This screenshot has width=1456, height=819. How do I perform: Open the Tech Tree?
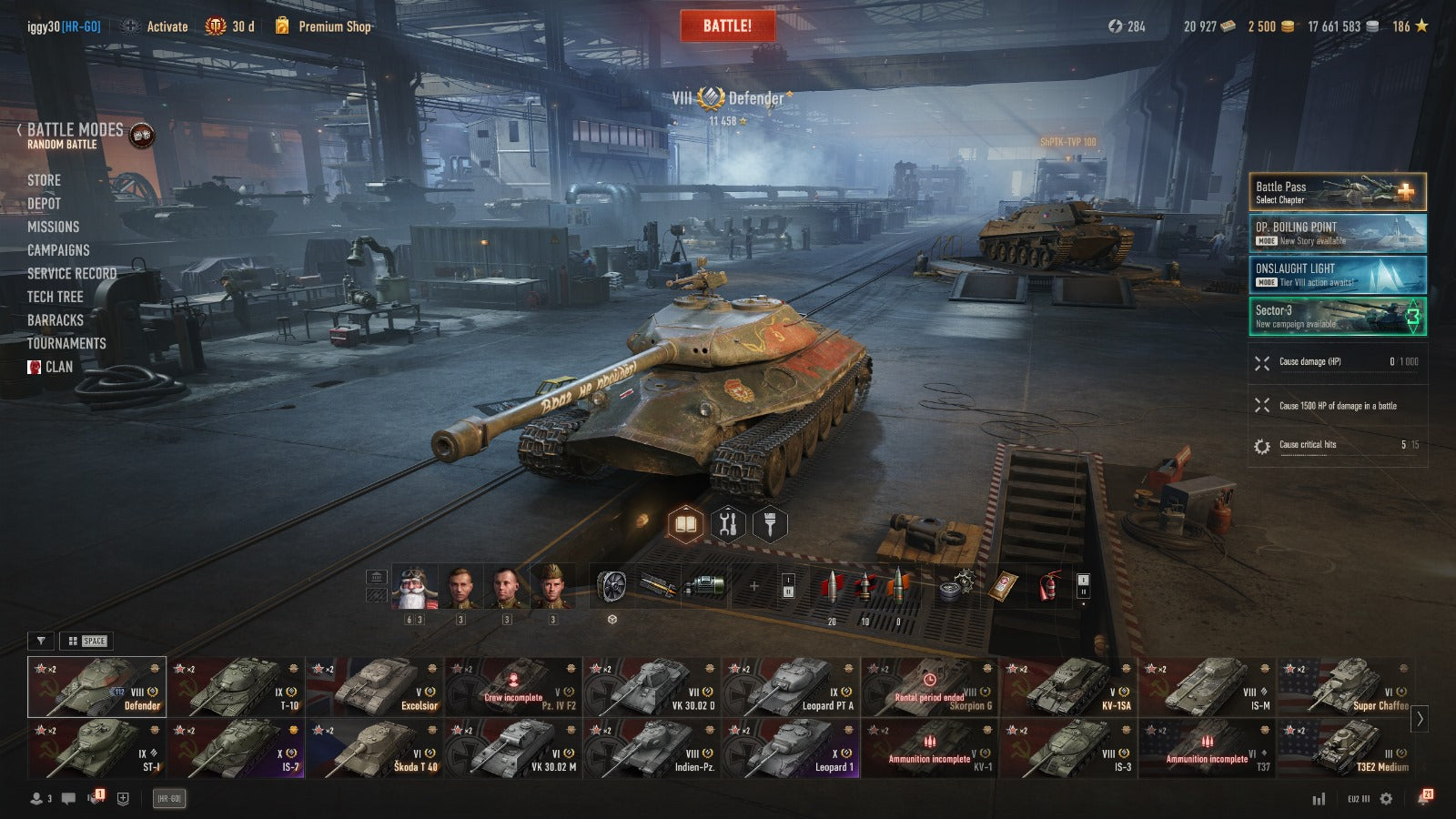(55, 297)
